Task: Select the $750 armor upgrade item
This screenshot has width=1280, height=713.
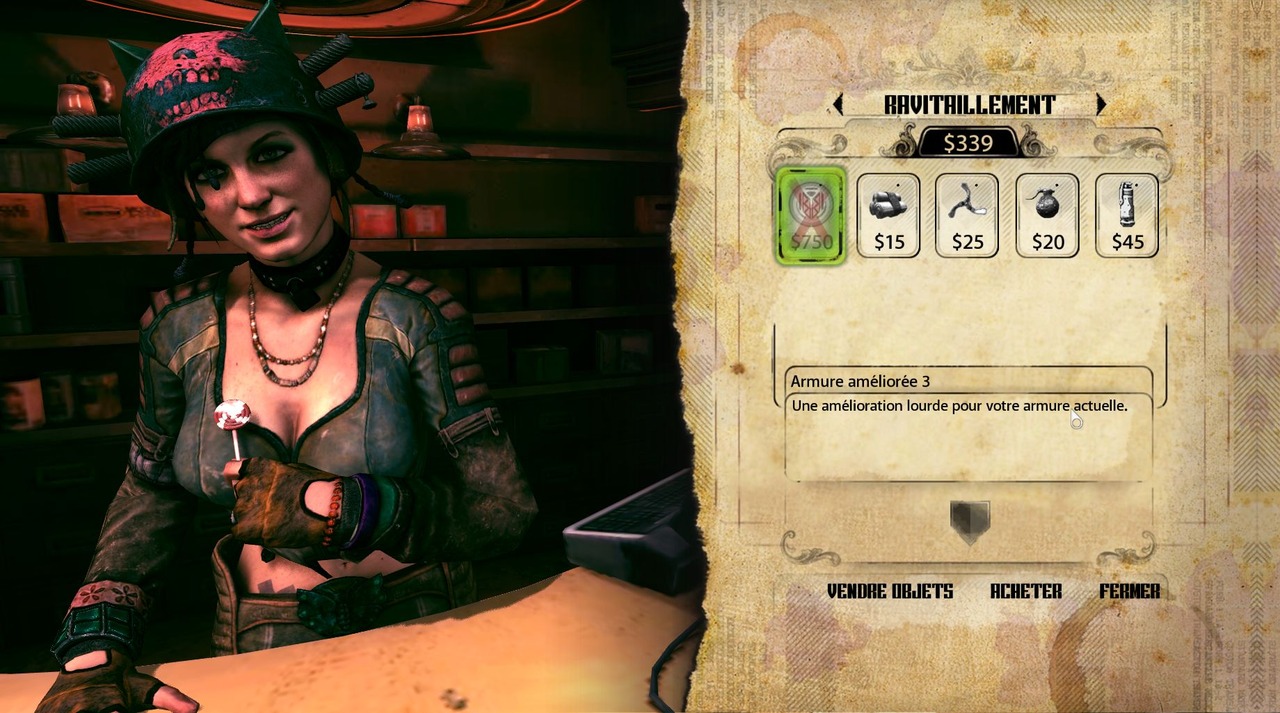Action: point(811,215)
